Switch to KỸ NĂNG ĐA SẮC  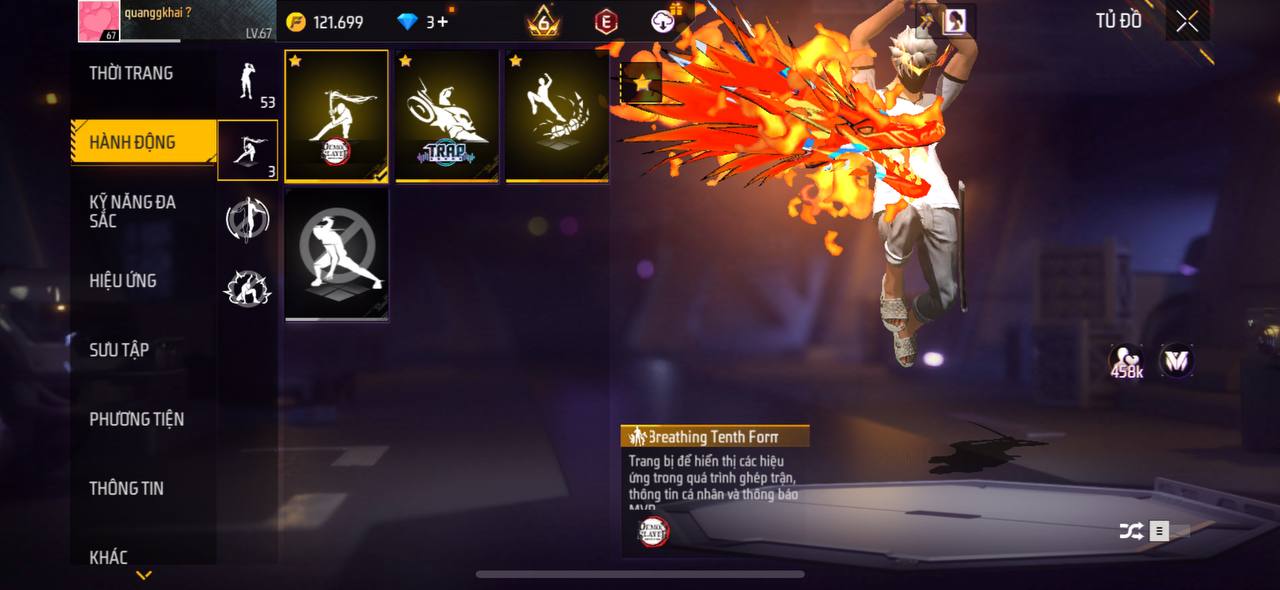(133, 211)
